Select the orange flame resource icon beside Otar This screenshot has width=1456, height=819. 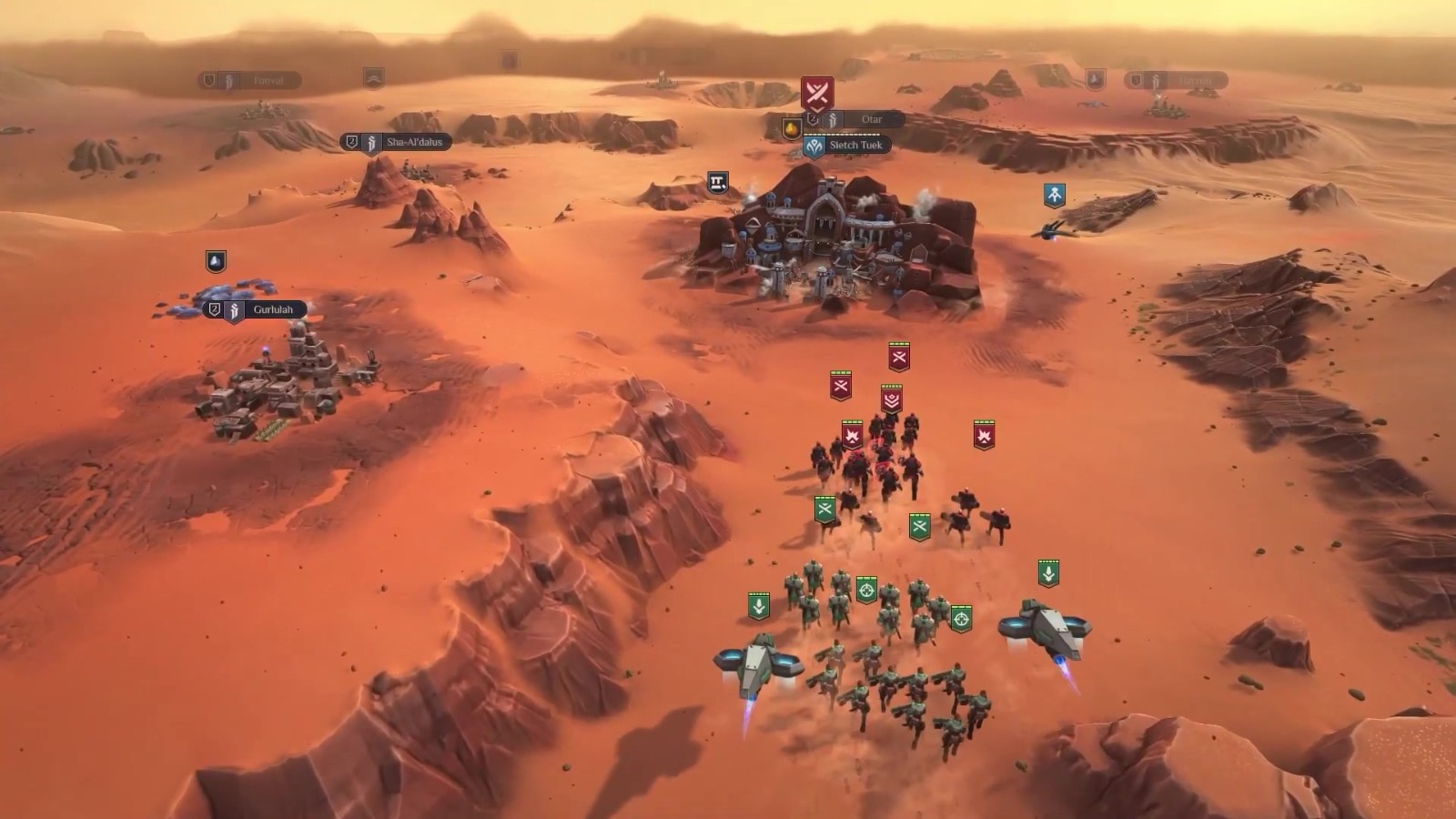792,128
